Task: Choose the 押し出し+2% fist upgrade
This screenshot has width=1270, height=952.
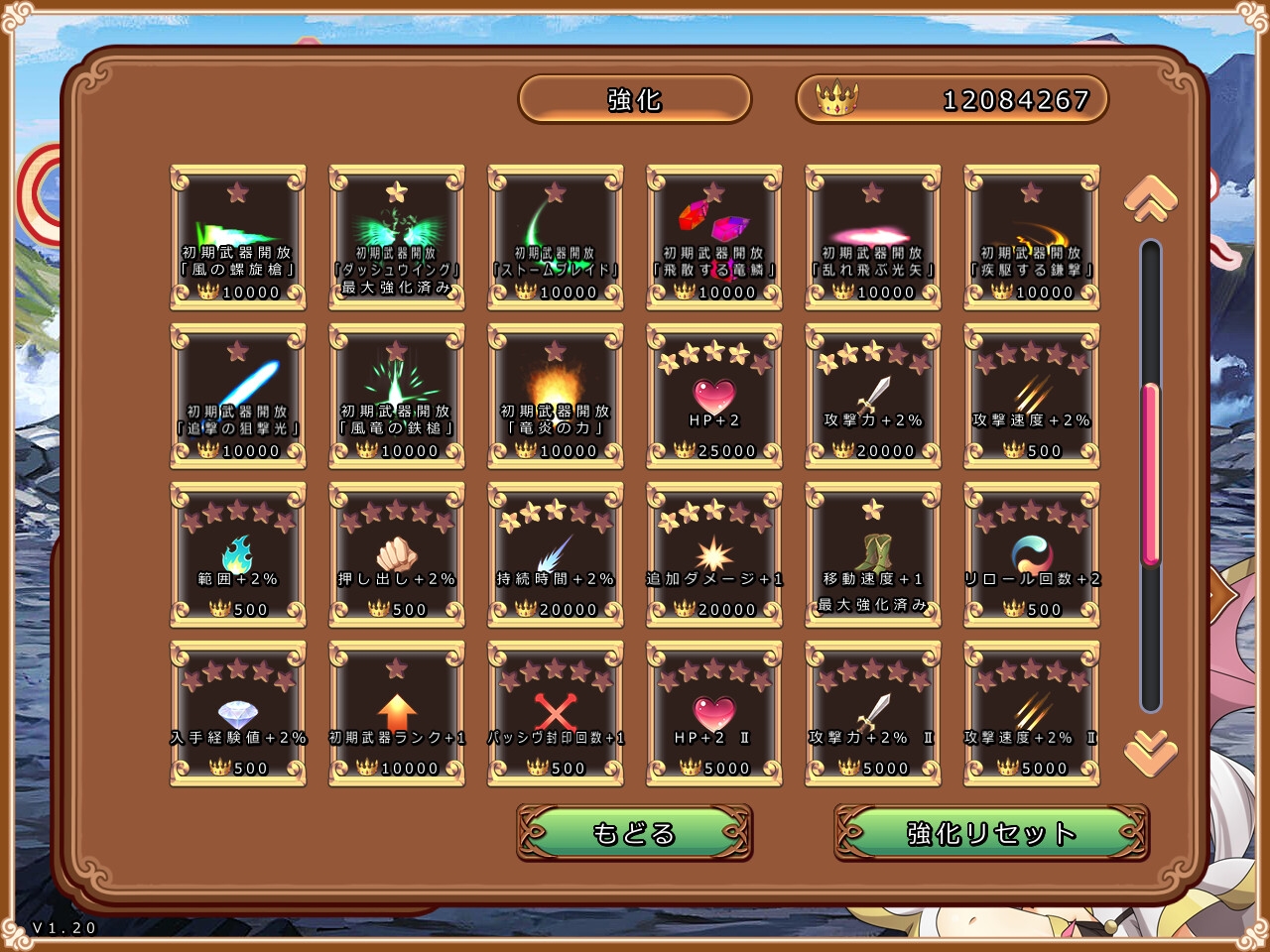Action: click(397, 555)
